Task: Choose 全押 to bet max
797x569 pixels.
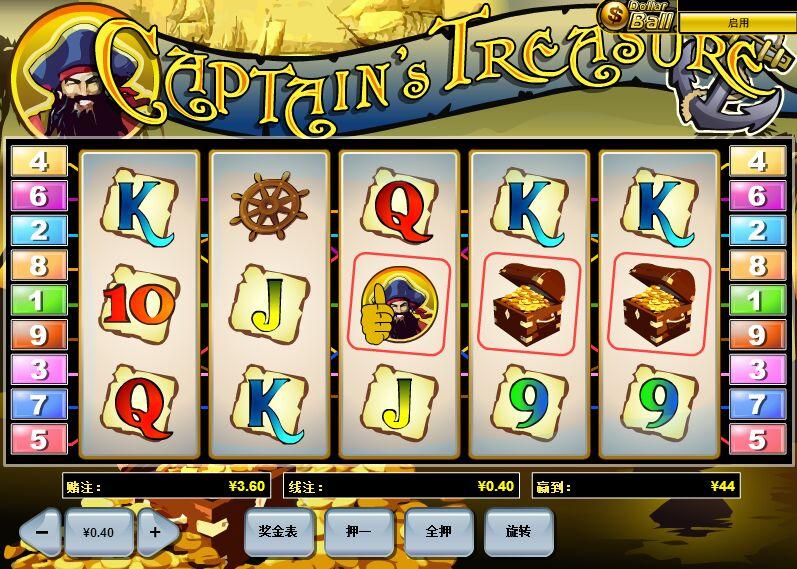Action: pyautogui.click(x=439, y=532)
